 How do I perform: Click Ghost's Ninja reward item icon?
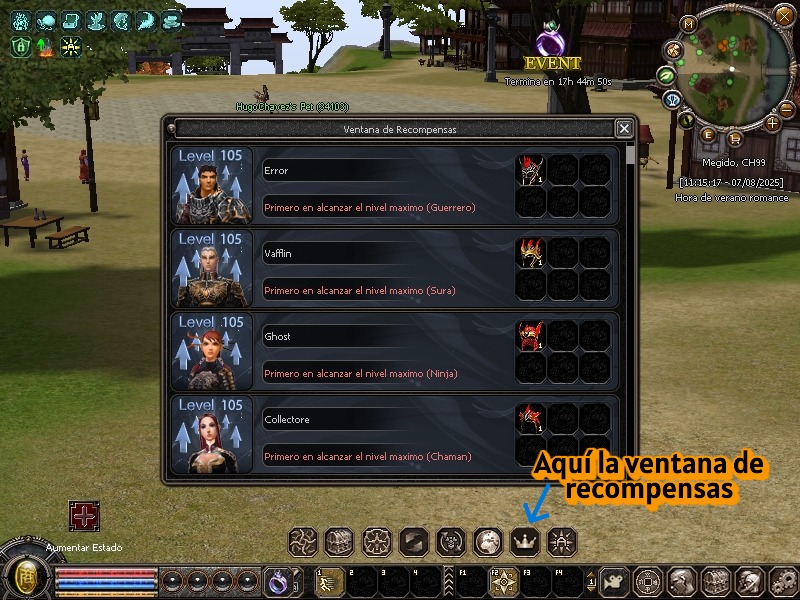coord(530,336)
